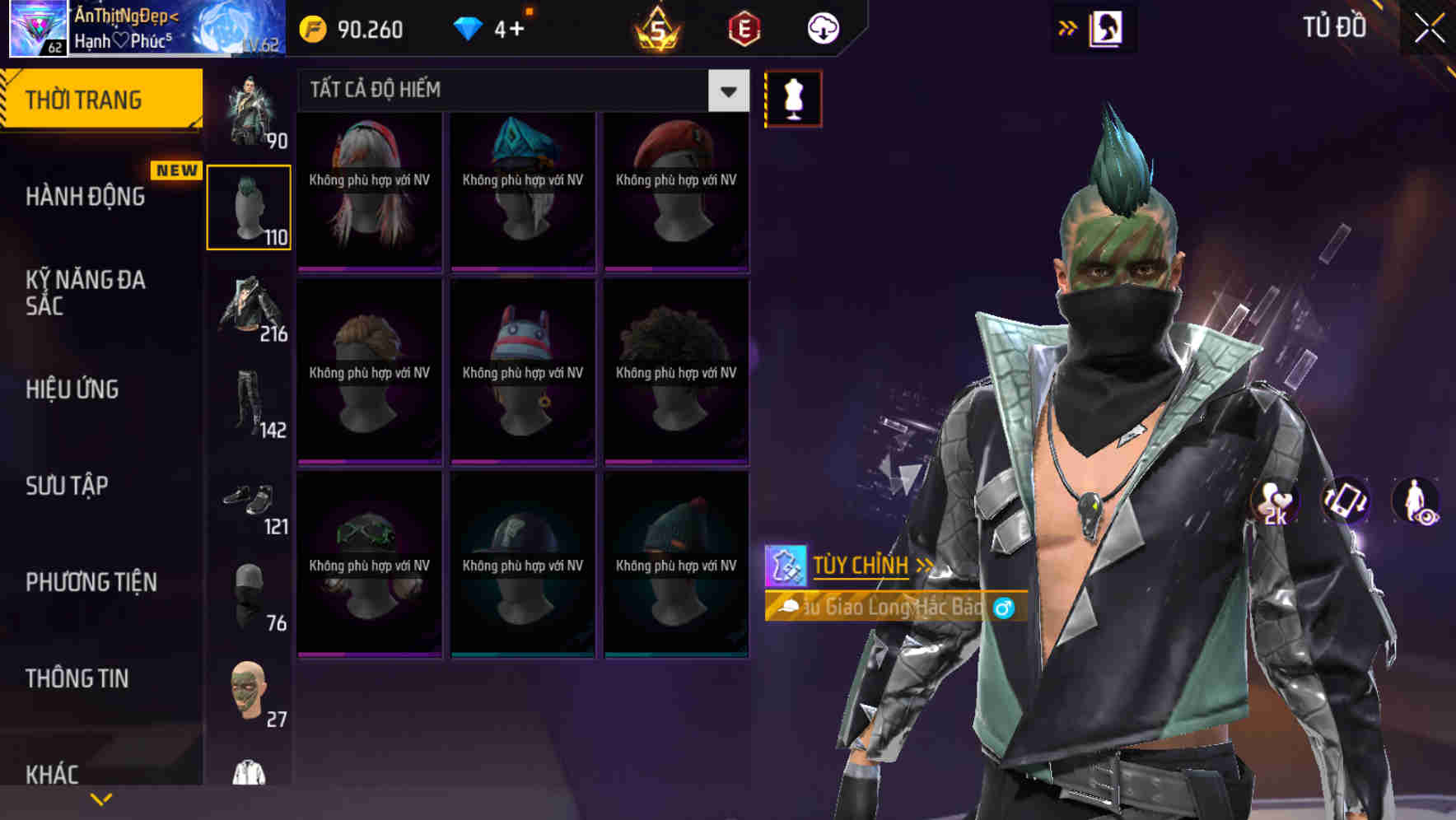Viewport: 1456px width, 820px height.
Task: Toggle the yellow double-arrow collapse control
Action: [x=1067, y=27]
